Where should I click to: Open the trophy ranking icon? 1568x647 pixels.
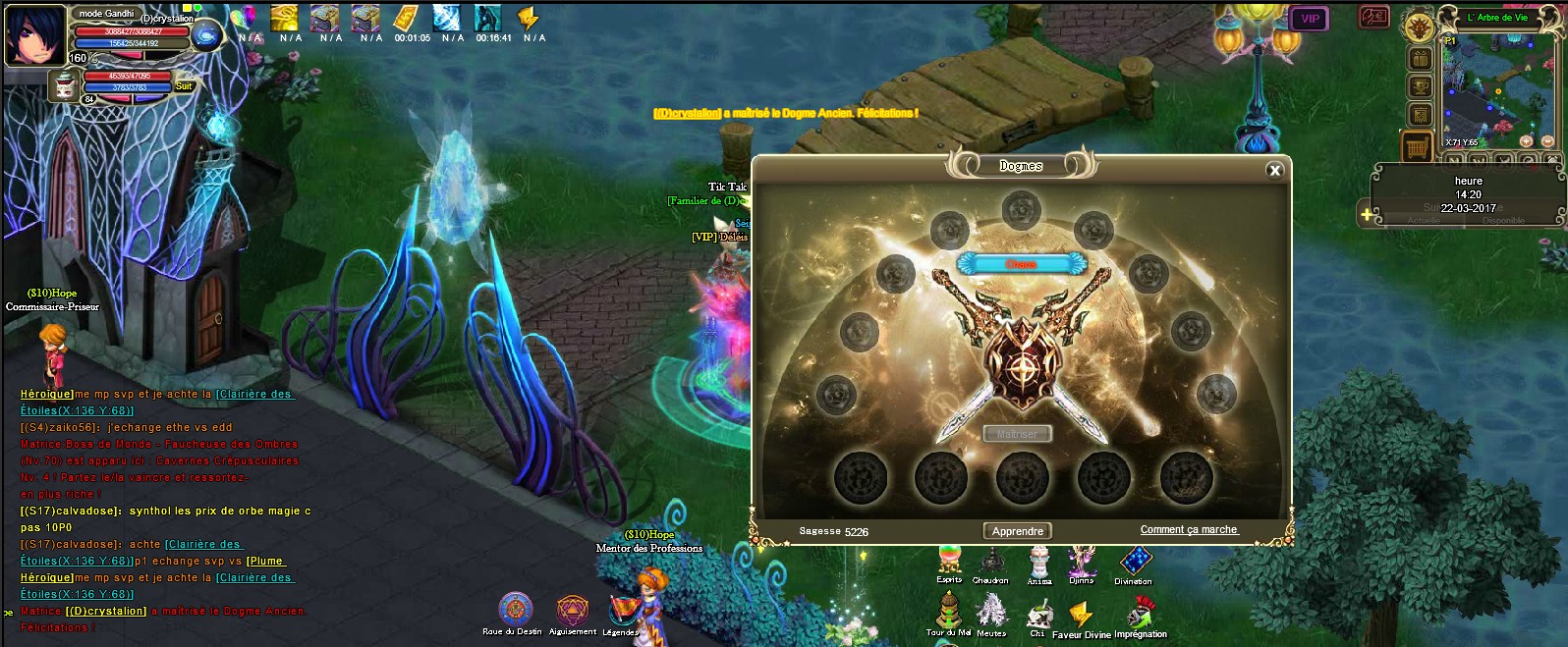click(x=1420, y=87)
